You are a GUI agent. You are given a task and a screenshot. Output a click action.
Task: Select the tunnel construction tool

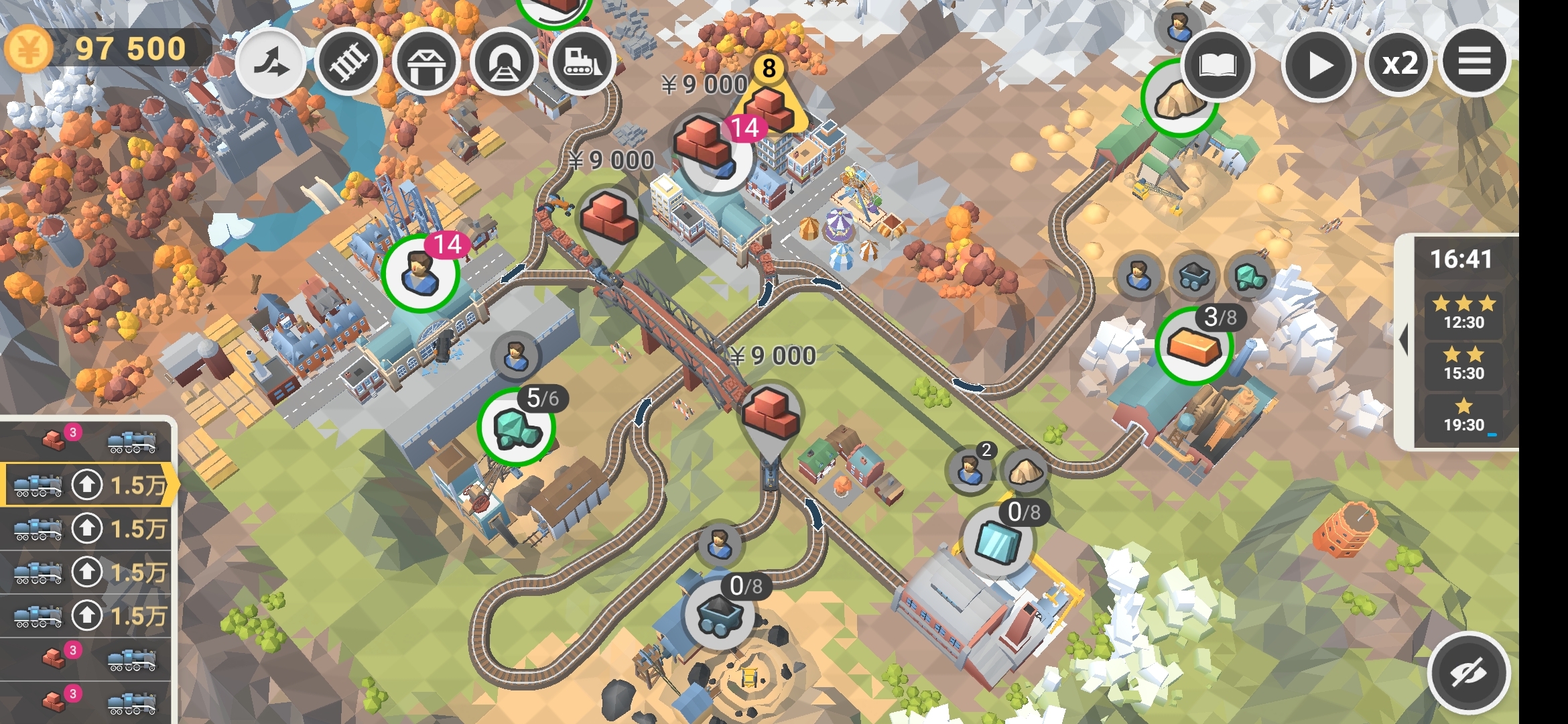(504, 64)
